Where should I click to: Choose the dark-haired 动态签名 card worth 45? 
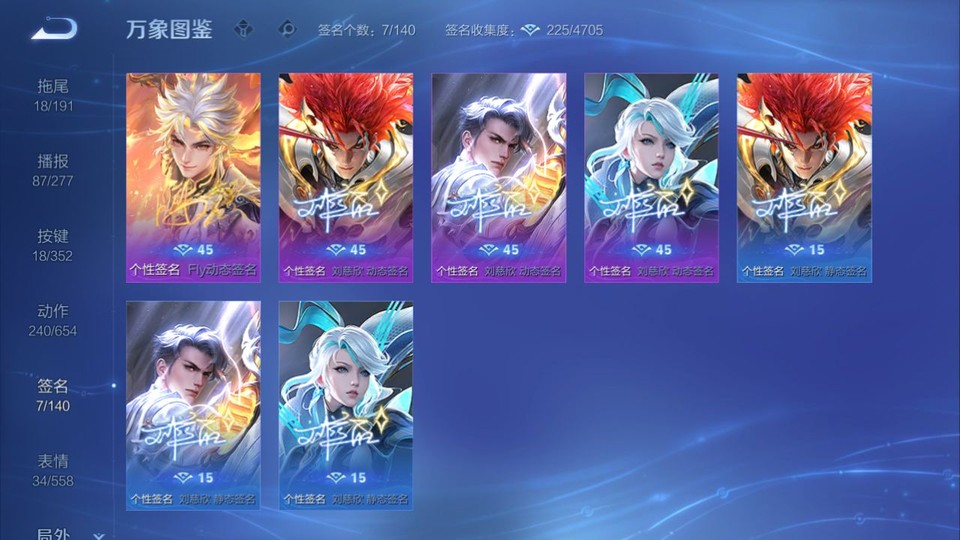point(499,177)
